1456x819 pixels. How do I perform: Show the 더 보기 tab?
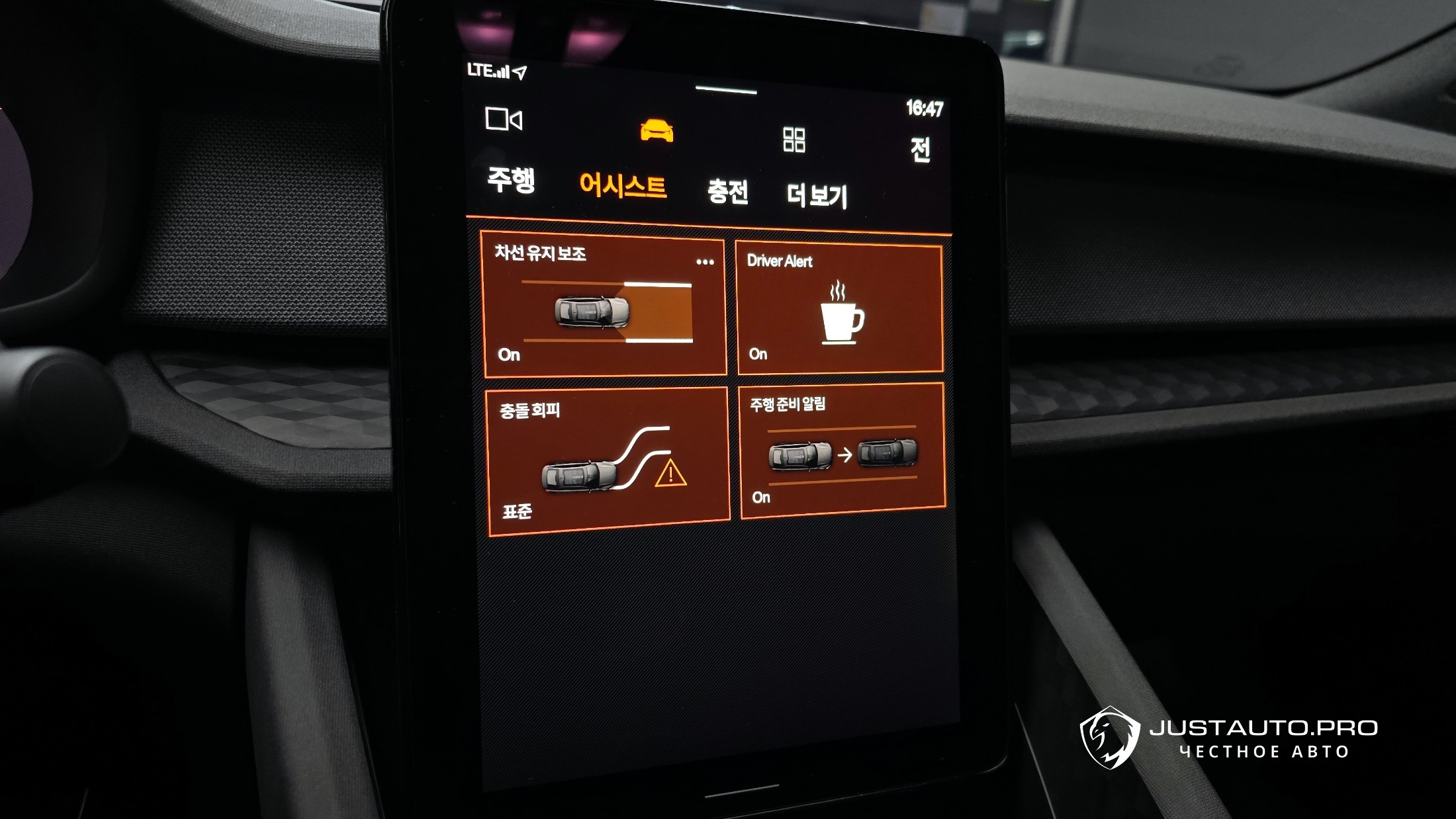pos(817,196)
